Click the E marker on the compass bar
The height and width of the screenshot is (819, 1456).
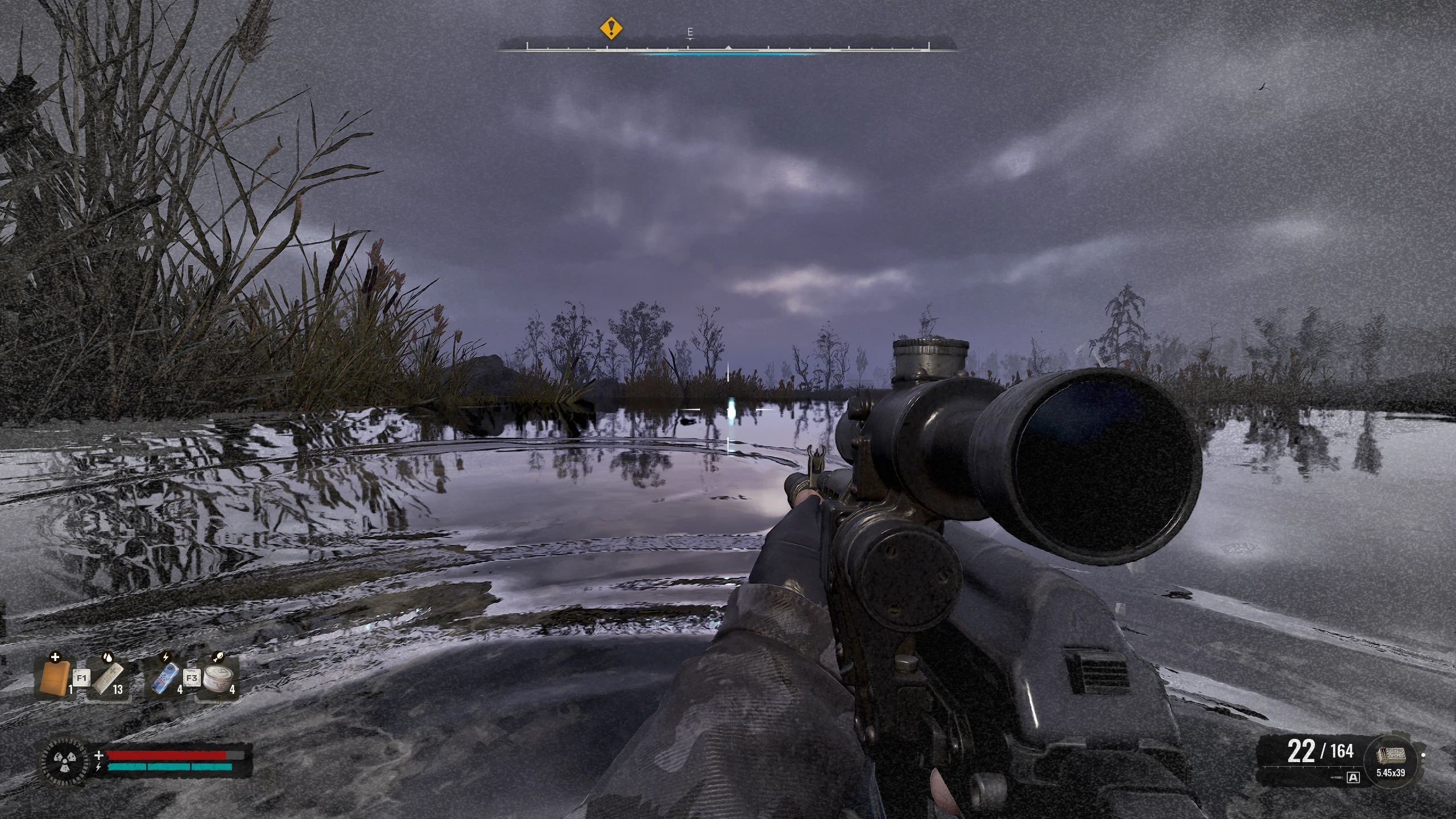[689, 32]
